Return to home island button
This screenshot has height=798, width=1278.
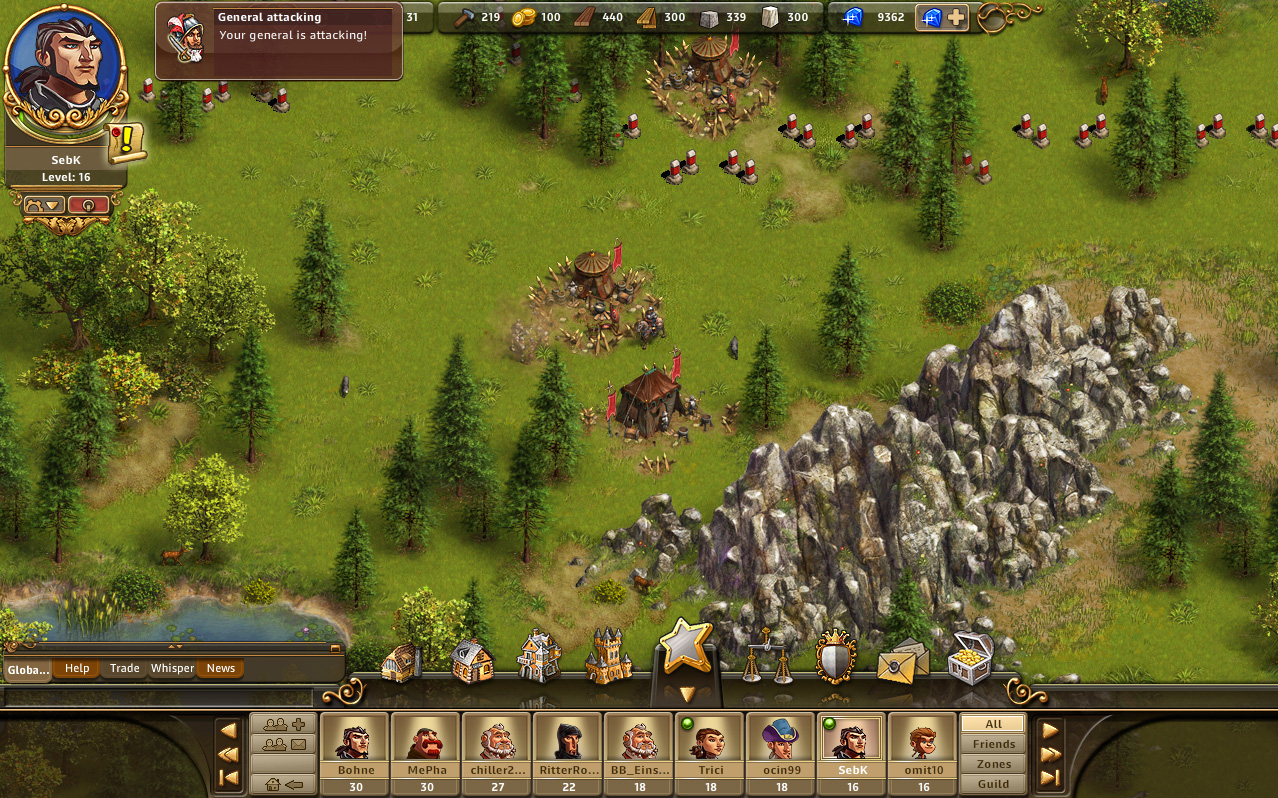click(x=283, y=785)
